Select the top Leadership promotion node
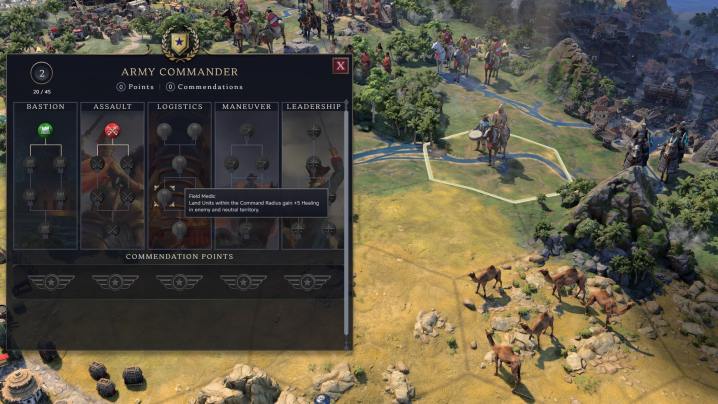 pos(313,130)
